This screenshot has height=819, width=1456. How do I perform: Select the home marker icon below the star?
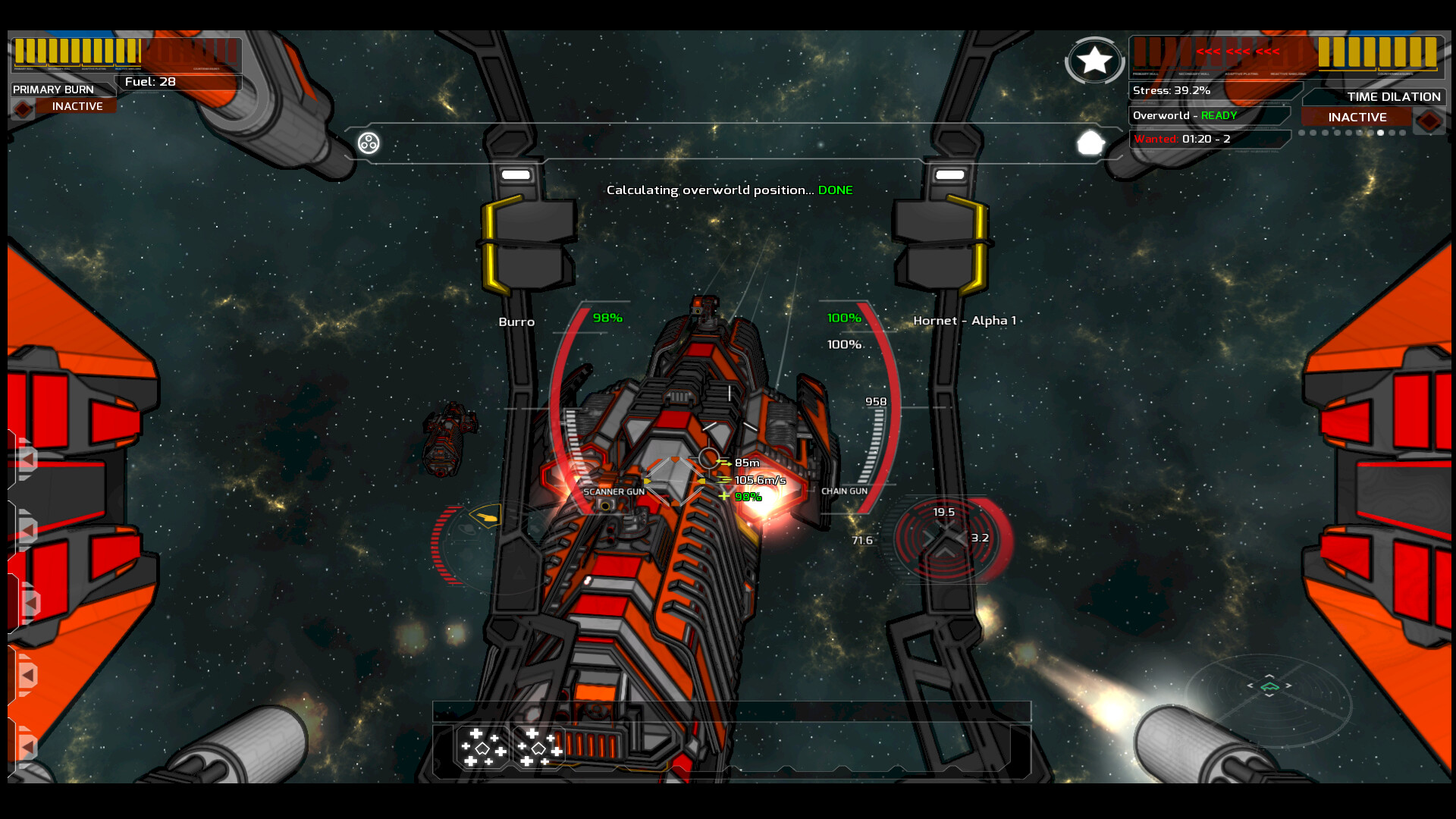tap(1090, 141)
